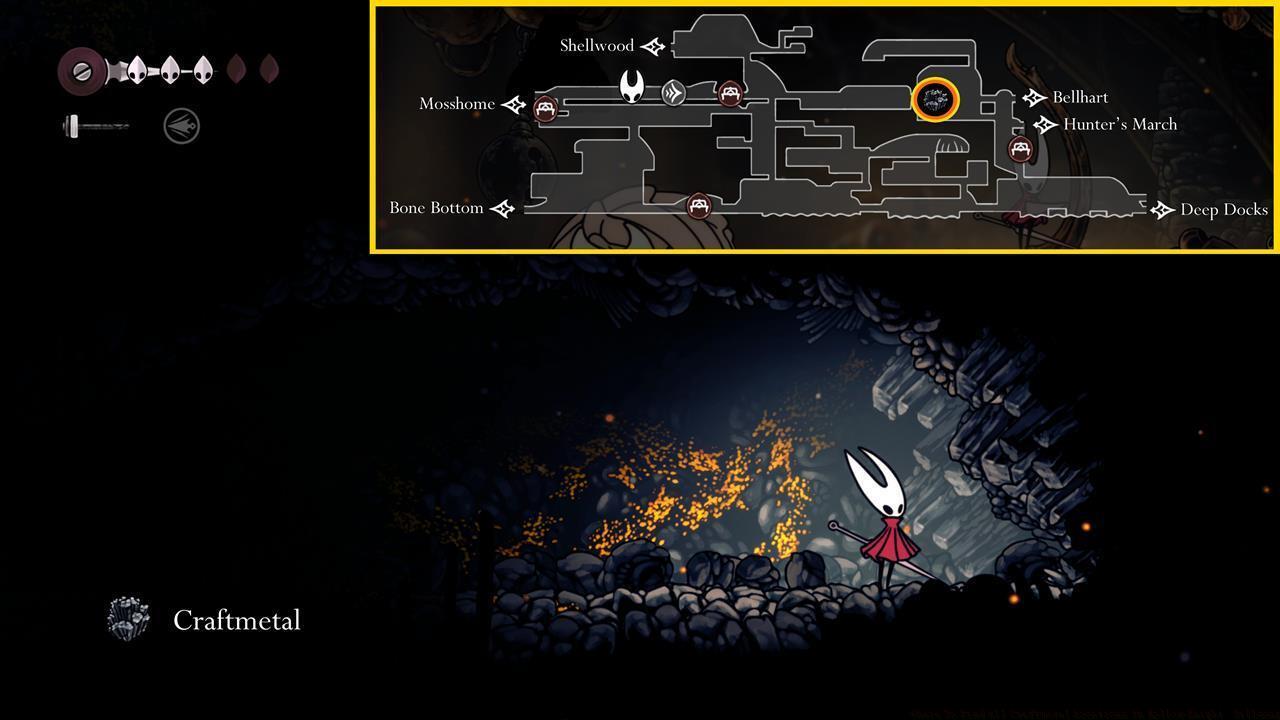This screenshot has width=1280, height=720.
Task: Select the bench icon left of Shellwood entrance
Action: click(x=731, y=94)
